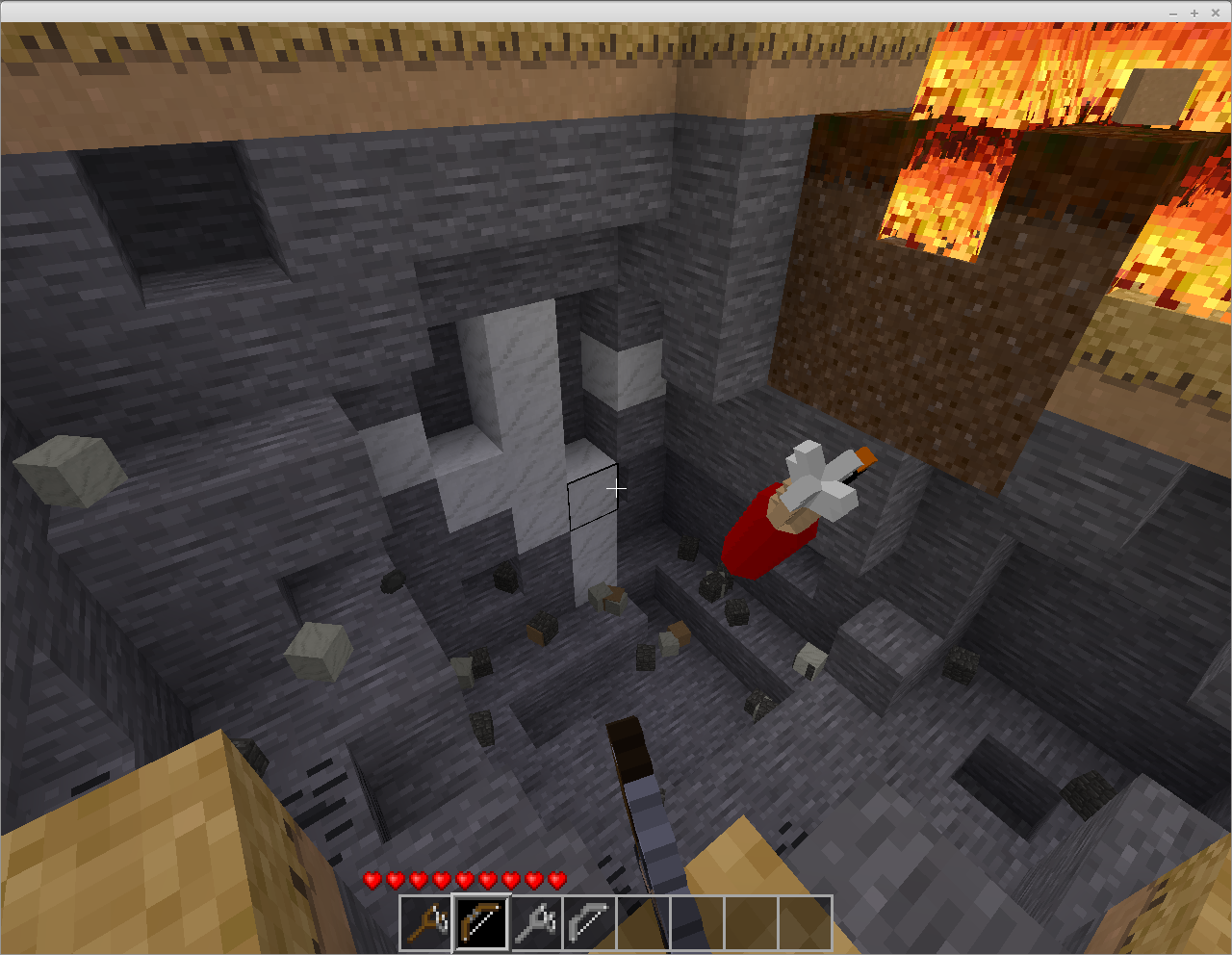Select the gray bow hotbar slot
This screenshot has width=1232, height=955.
tap(588, 923)
